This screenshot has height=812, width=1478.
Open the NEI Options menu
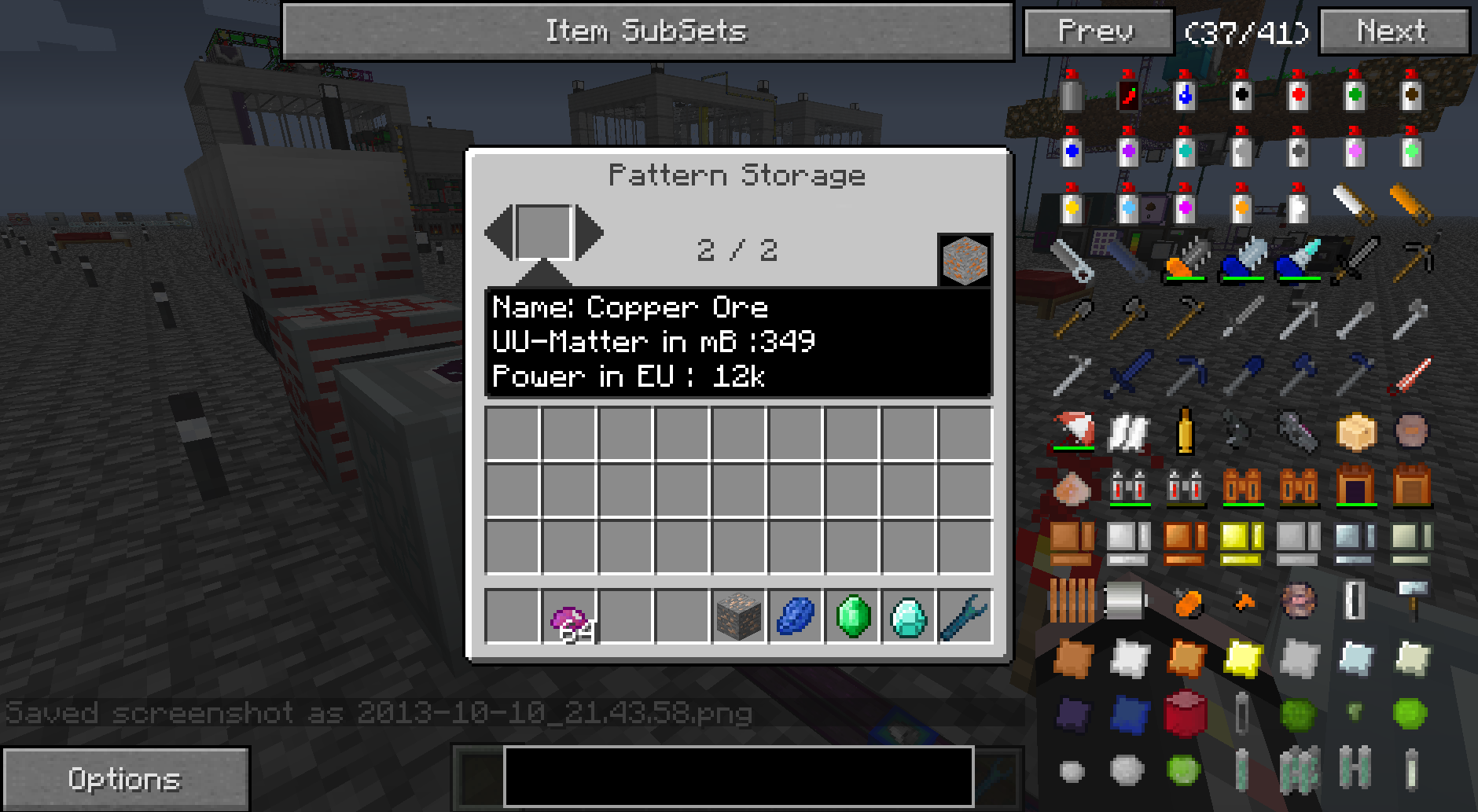(x=125, y=778)
